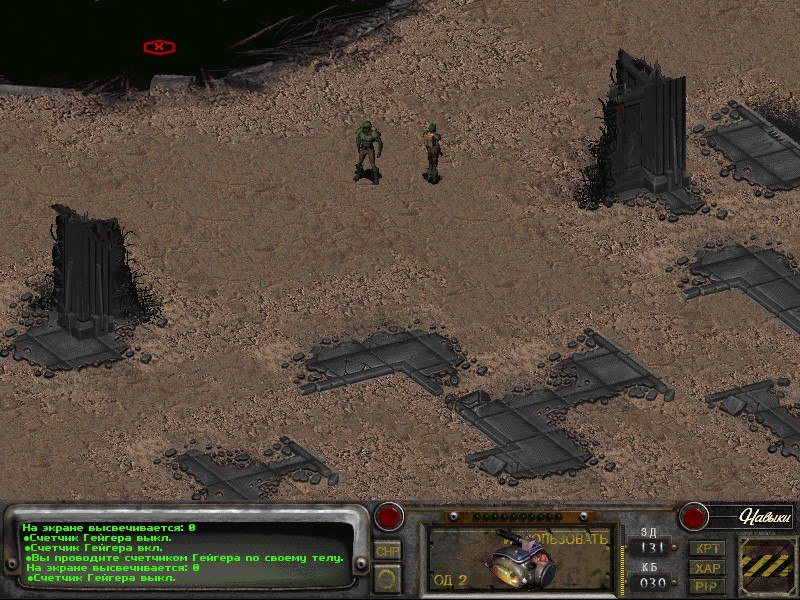Screen dimensions: 800x600
Task: Open the Навыки skills panel
Action: tap(765, 517)
